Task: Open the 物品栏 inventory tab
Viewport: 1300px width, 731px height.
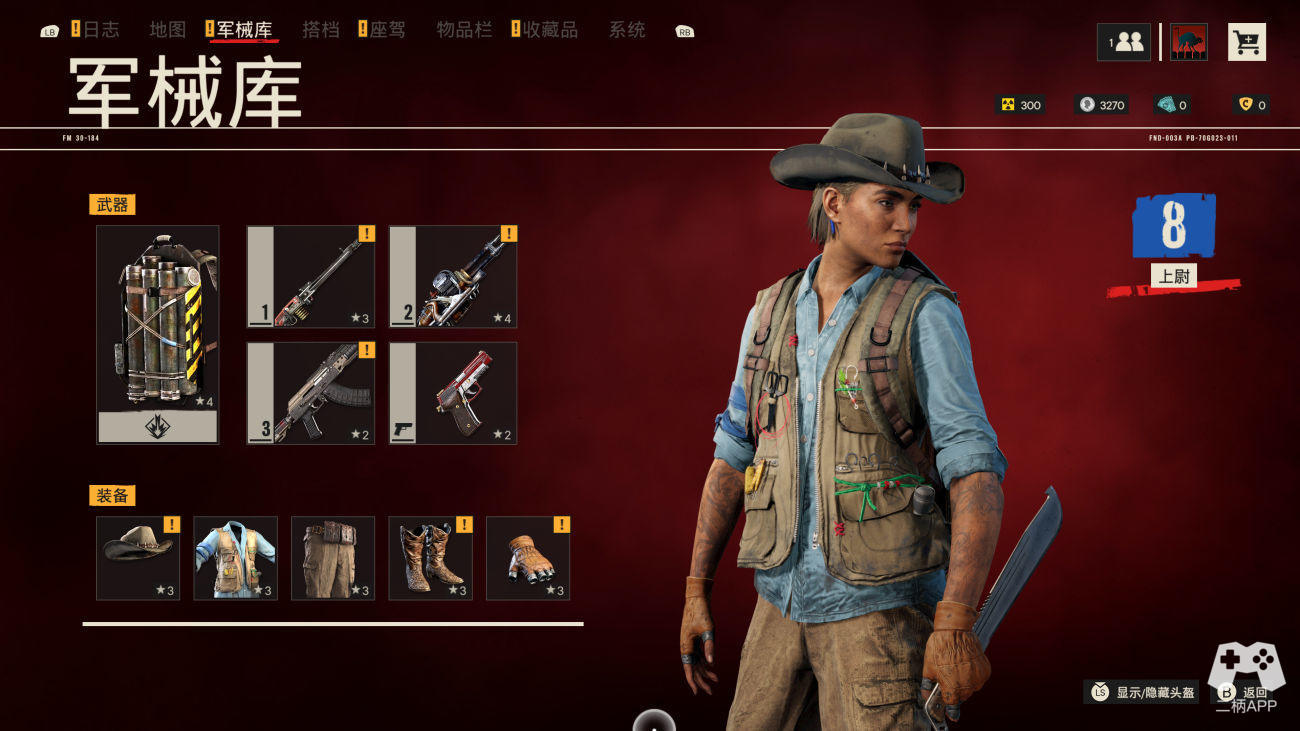Action: (x=465, y=30)
